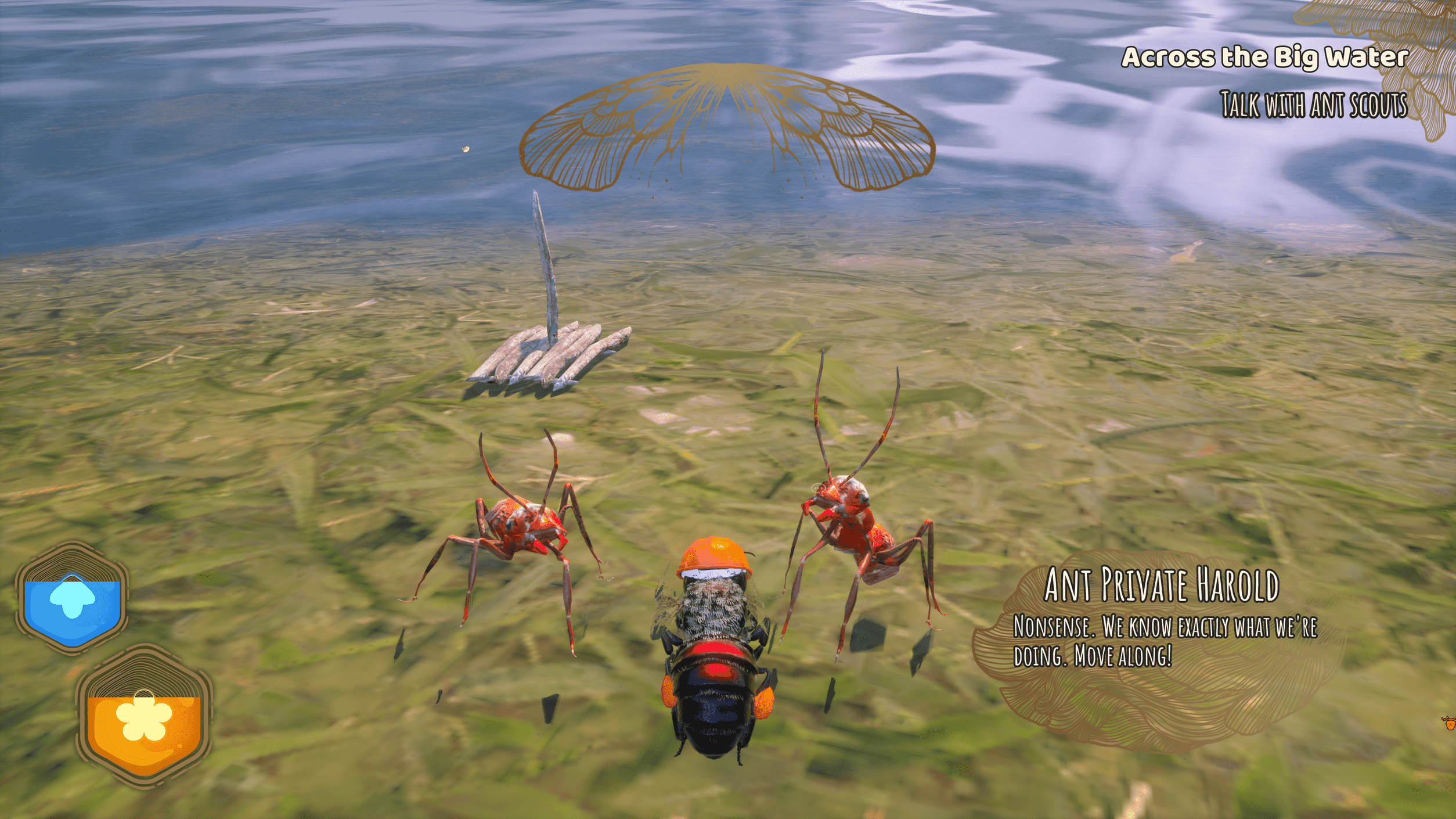1456x819 pixels.
Task: Open the Across the Big Water quest tracker
Action: (x=1264, y=57)
